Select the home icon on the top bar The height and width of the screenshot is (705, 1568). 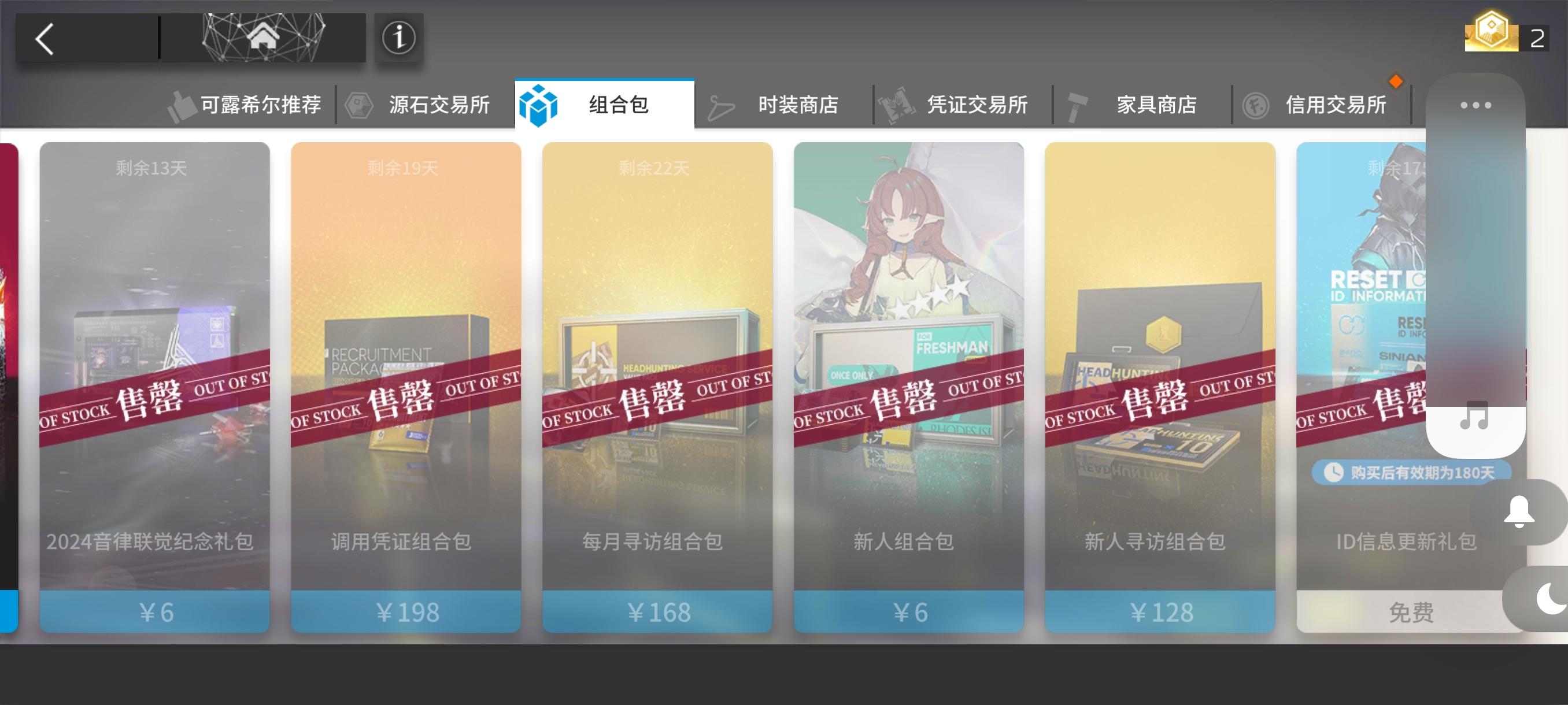click(263, 38)
